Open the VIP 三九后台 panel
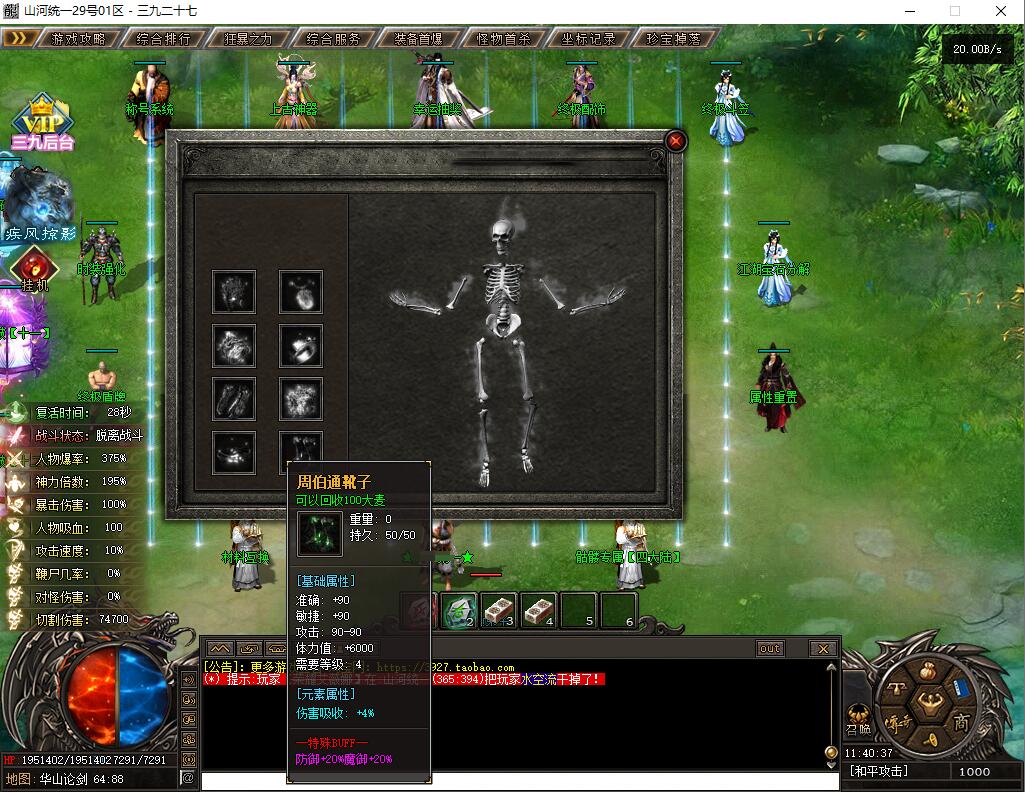 pos(42,124)
